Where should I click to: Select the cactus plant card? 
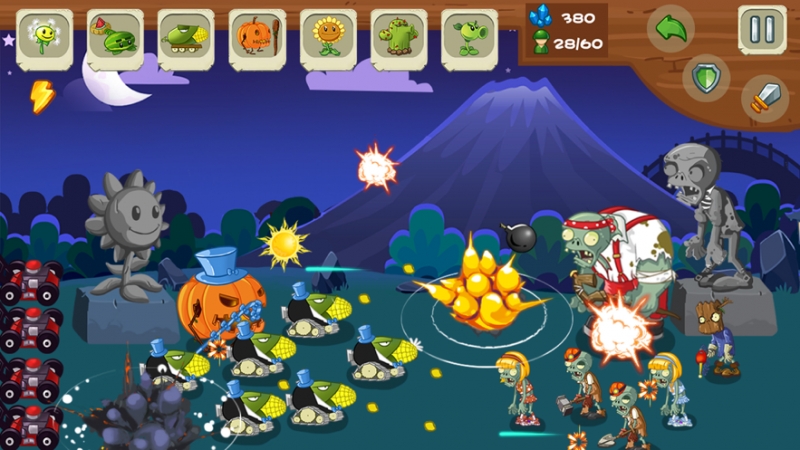click(399, 39)
